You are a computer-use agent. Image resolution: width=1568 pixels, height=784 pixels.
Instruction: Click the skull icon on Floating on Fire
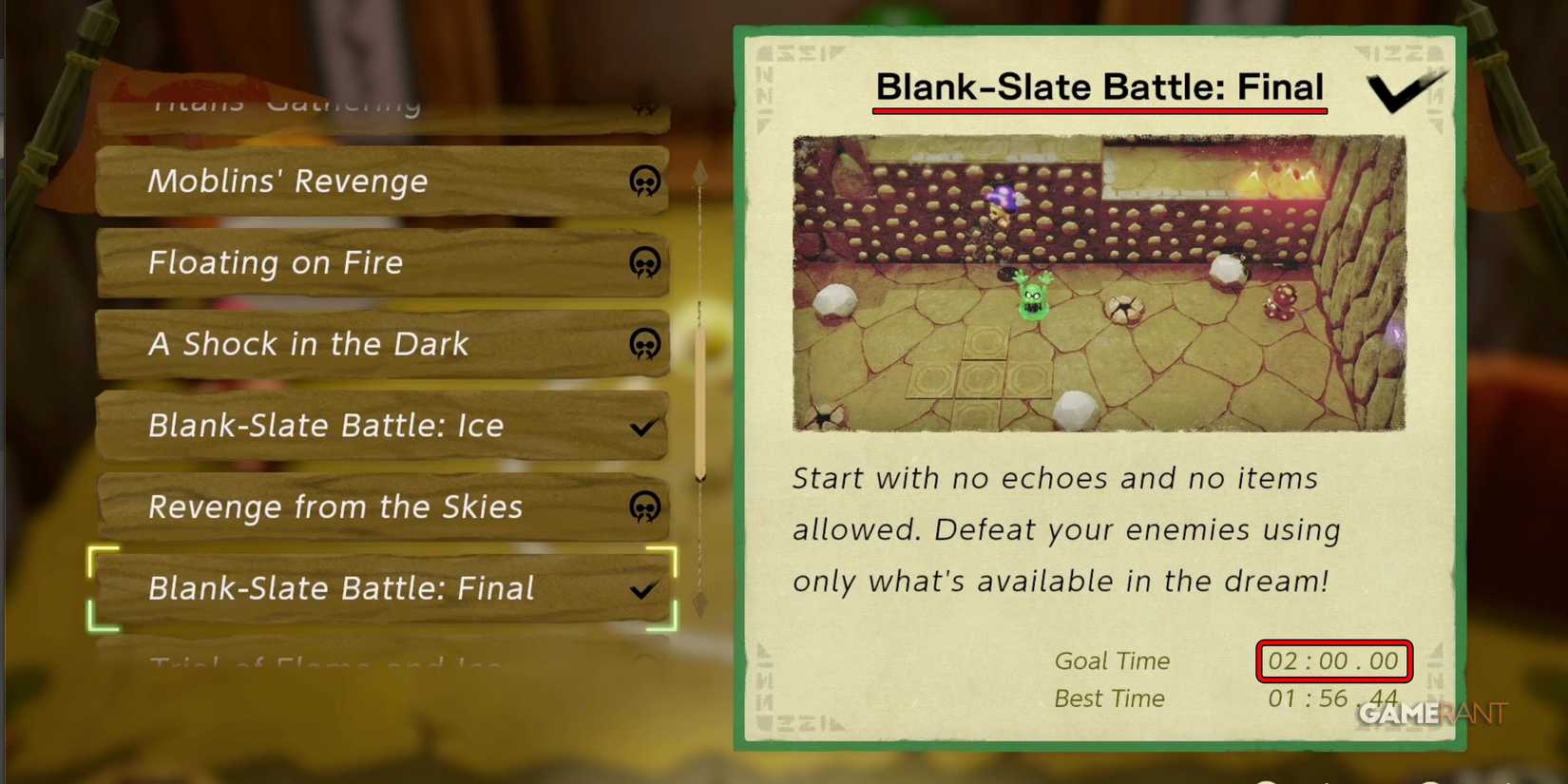coord(646,262)
